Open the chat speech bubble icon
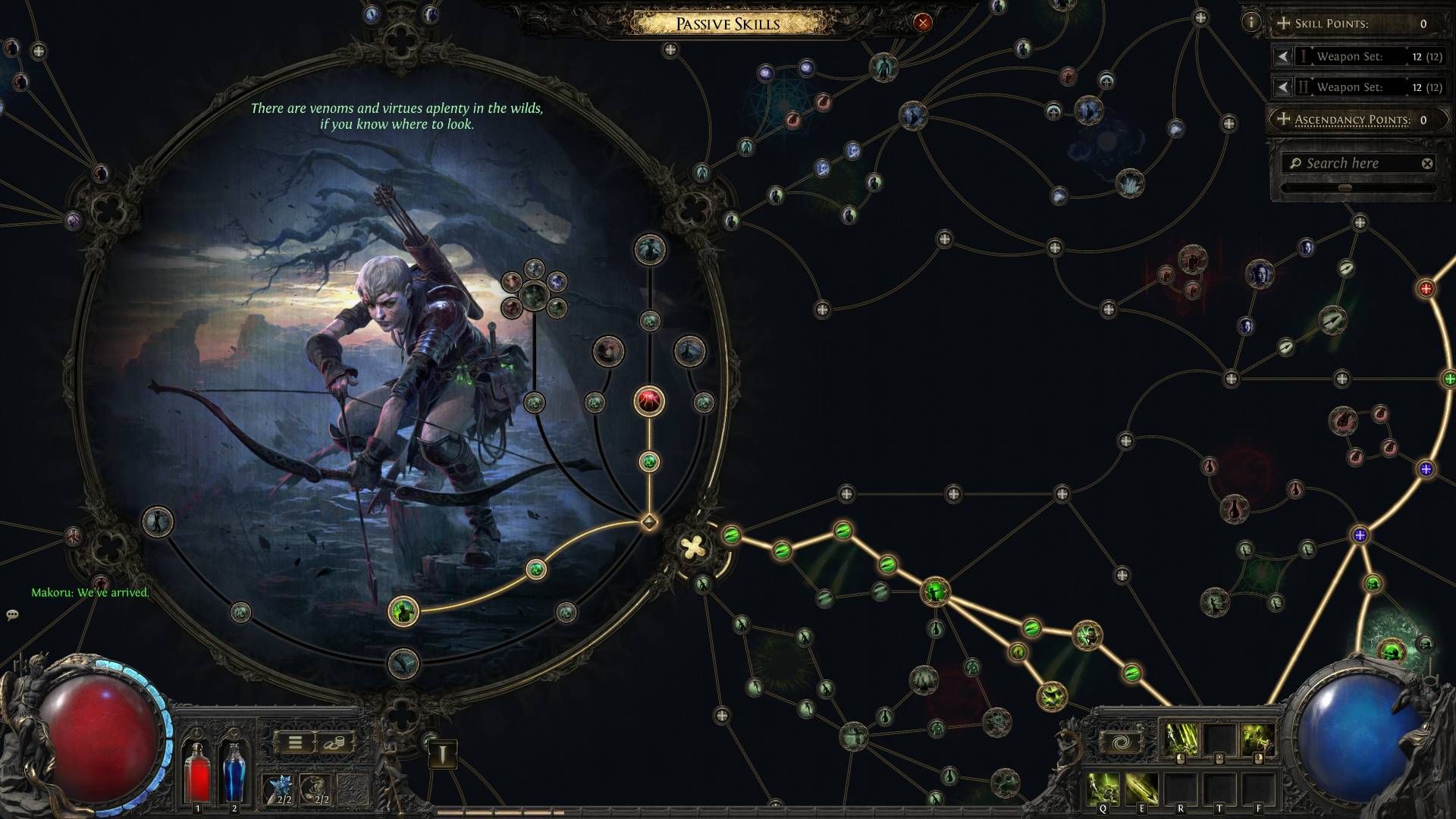 (12, 615)
